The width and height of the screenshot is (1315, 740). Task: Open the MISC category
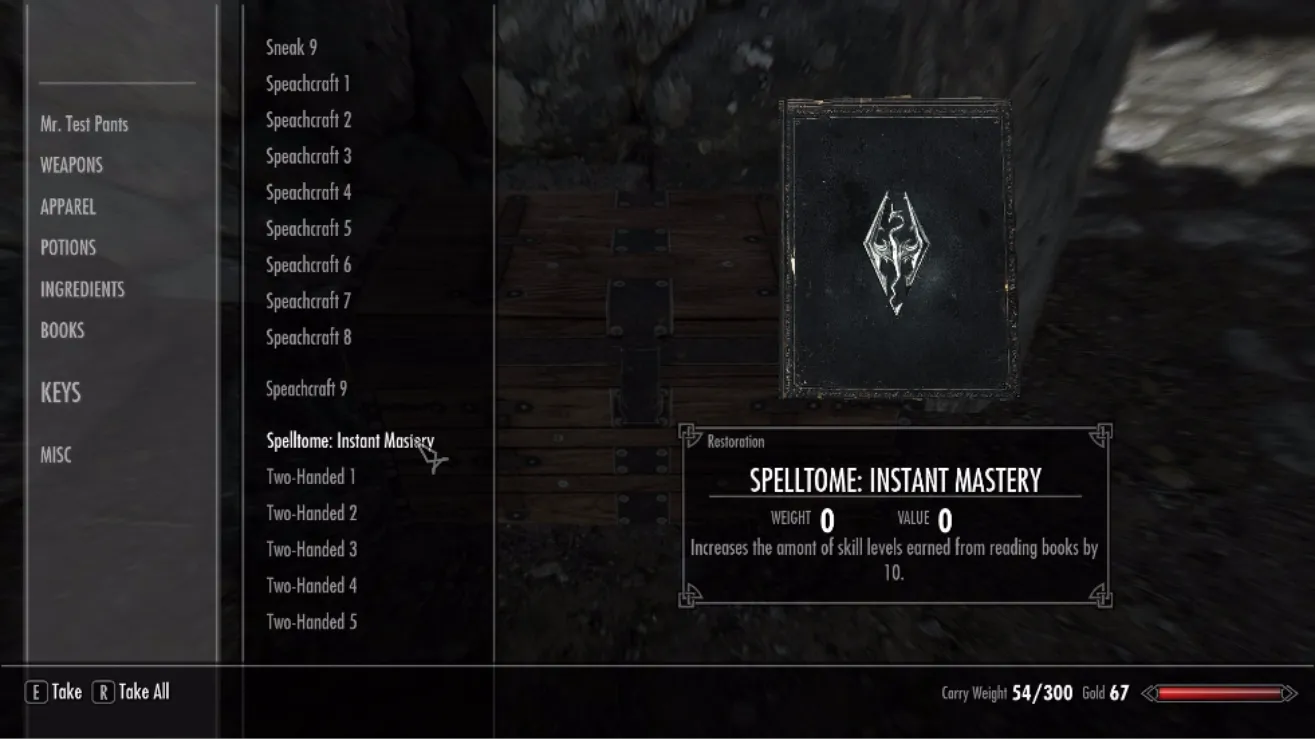click(x=56, y=455)
